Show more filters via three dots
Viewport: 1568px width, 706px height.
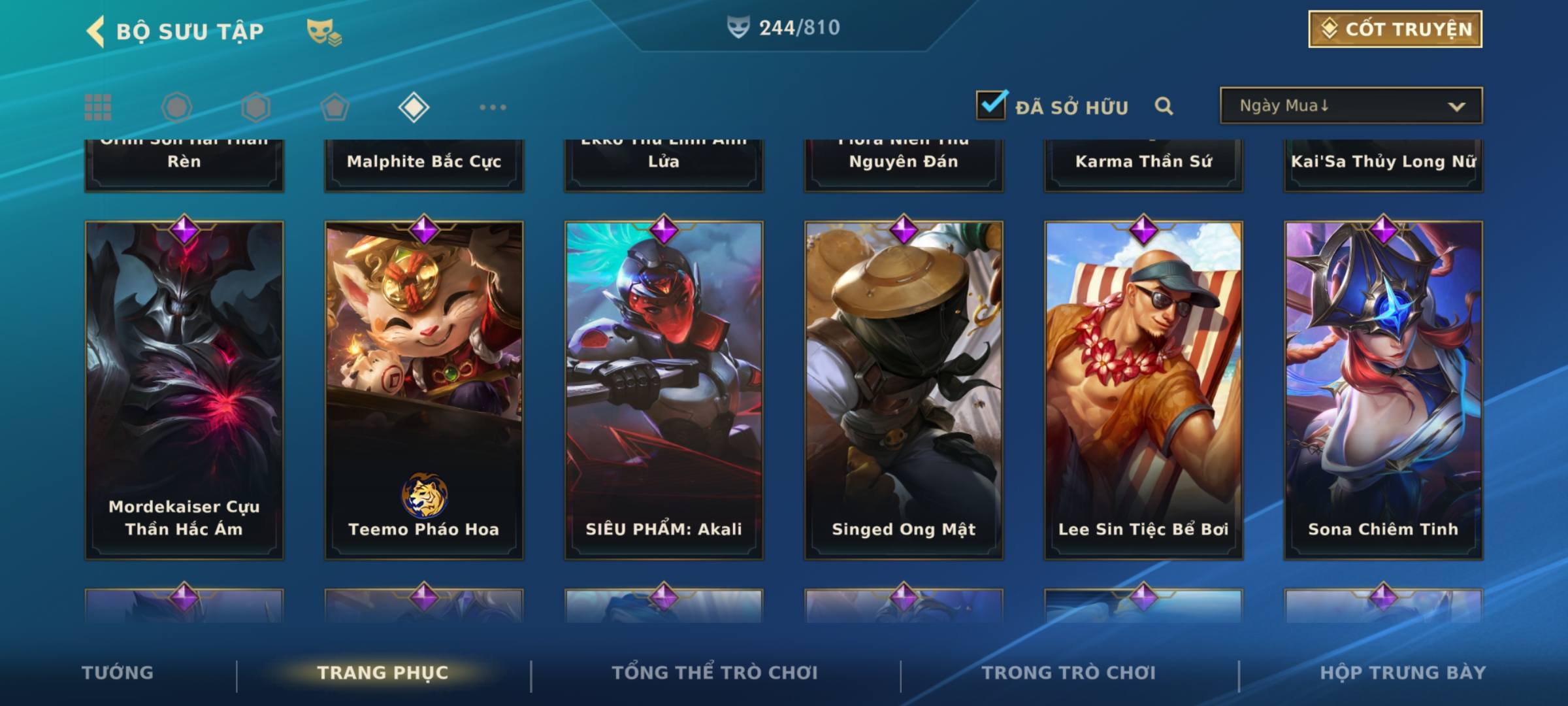point(493,107)
